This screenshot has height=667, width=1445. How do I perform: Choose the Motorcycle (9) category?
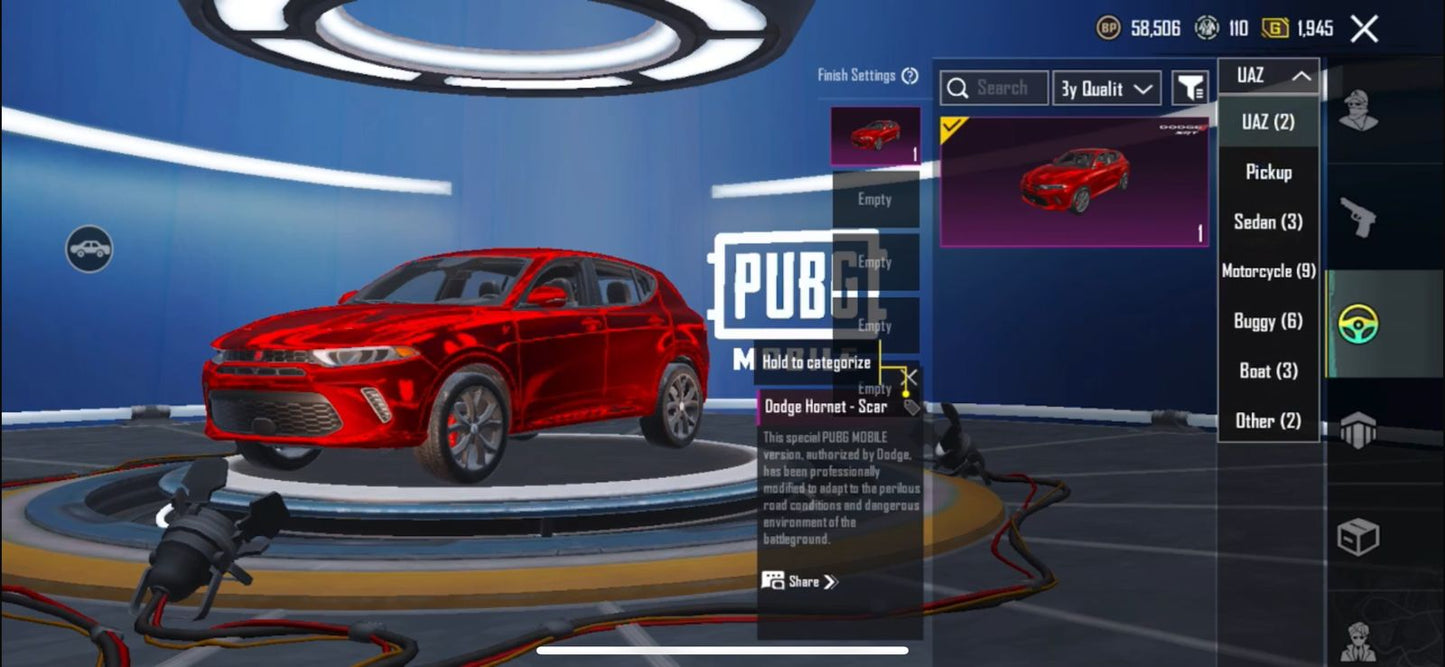pos(1268,271)
